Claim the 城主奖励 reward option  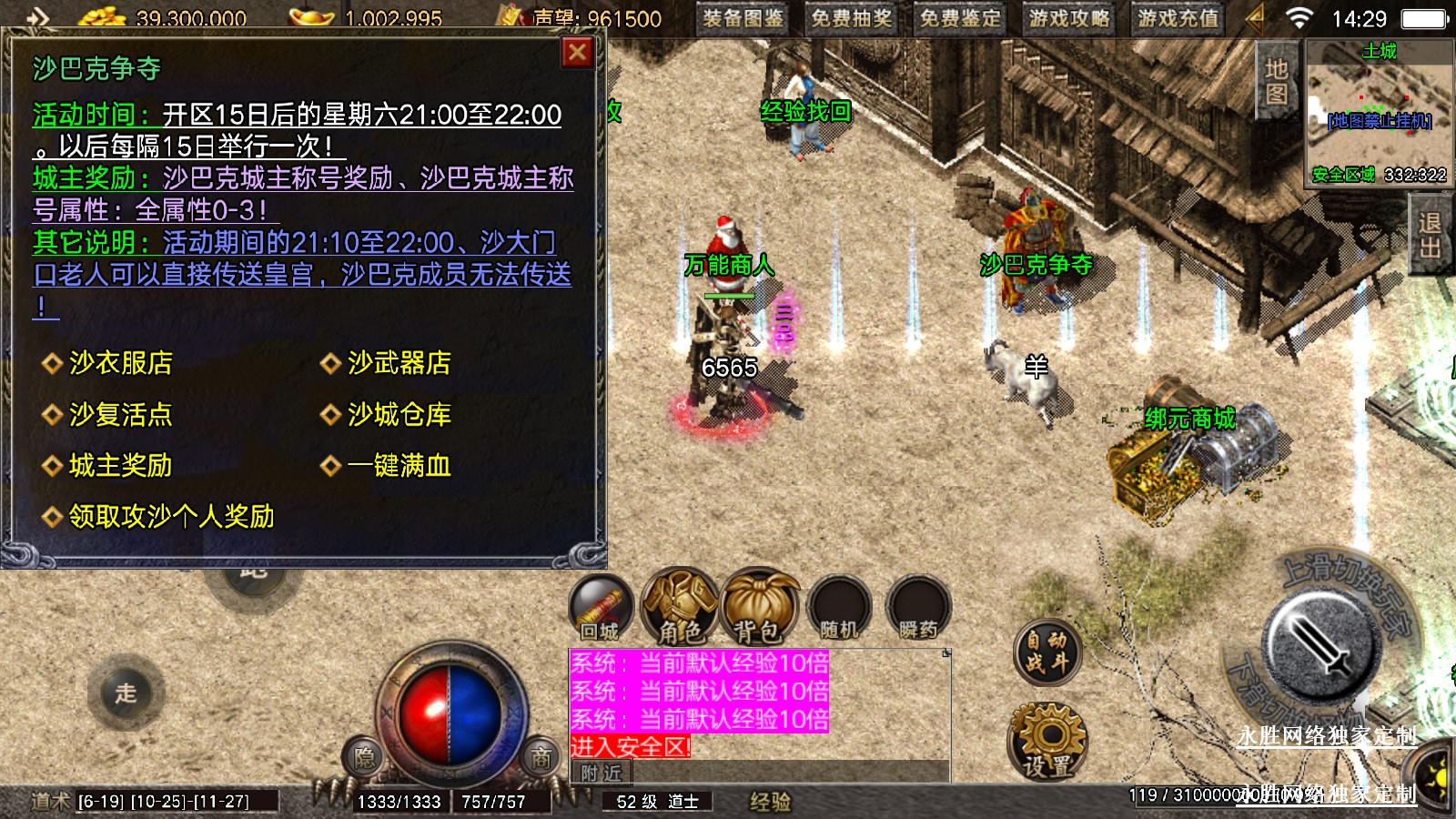coord(120,466)
